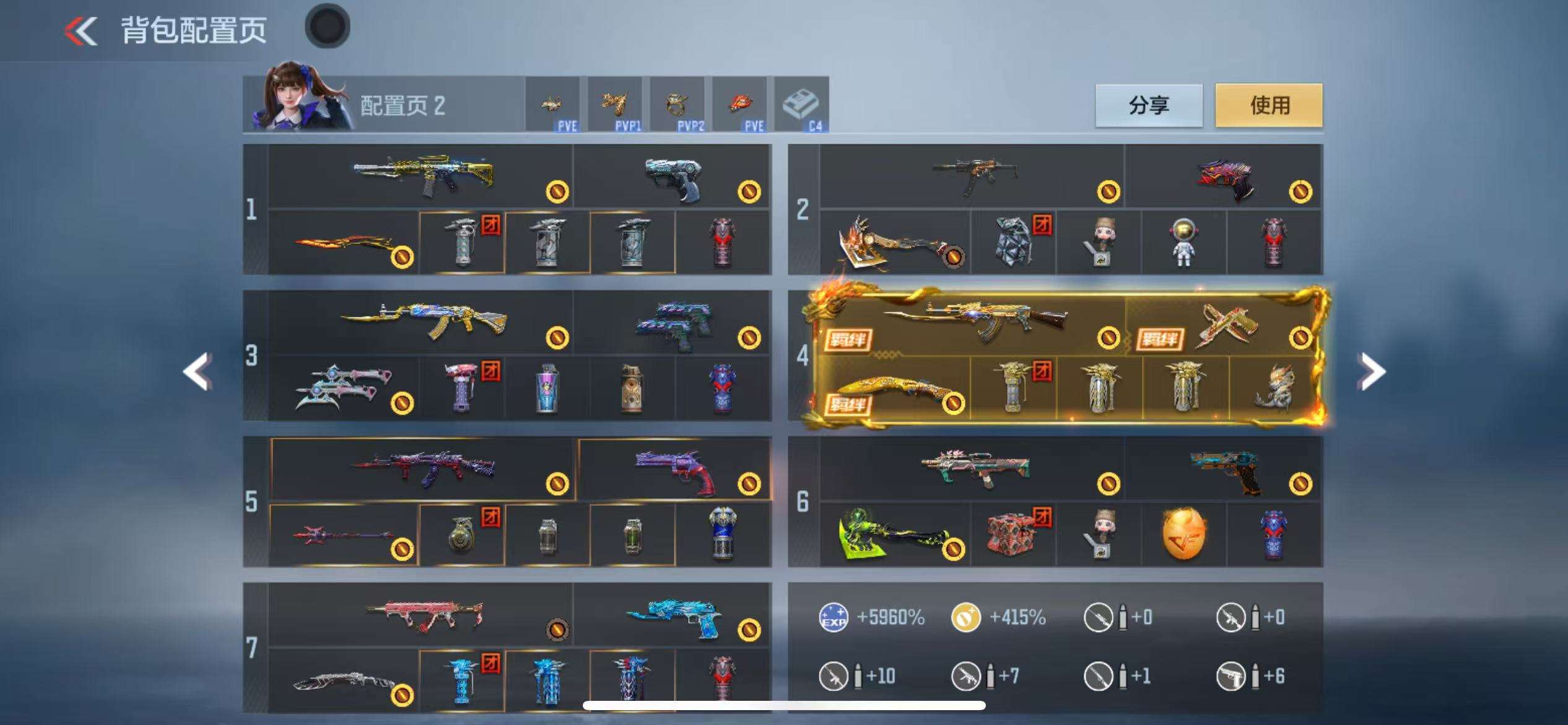Go back from the backpack configuration page

click(x=82, y=31)
